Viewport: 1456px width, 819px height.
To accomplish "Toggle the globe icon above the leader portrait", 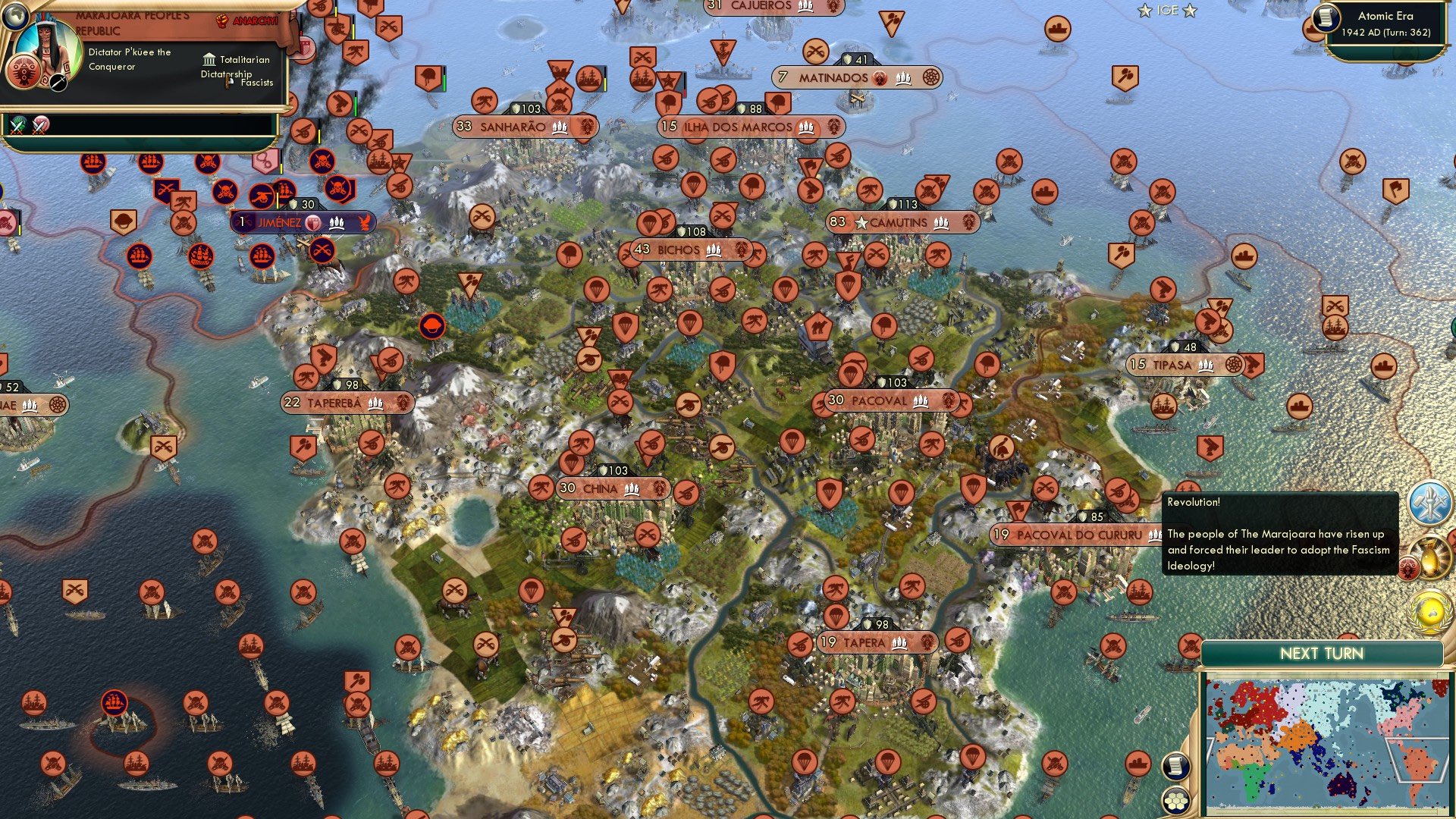I will coord(15,15).
